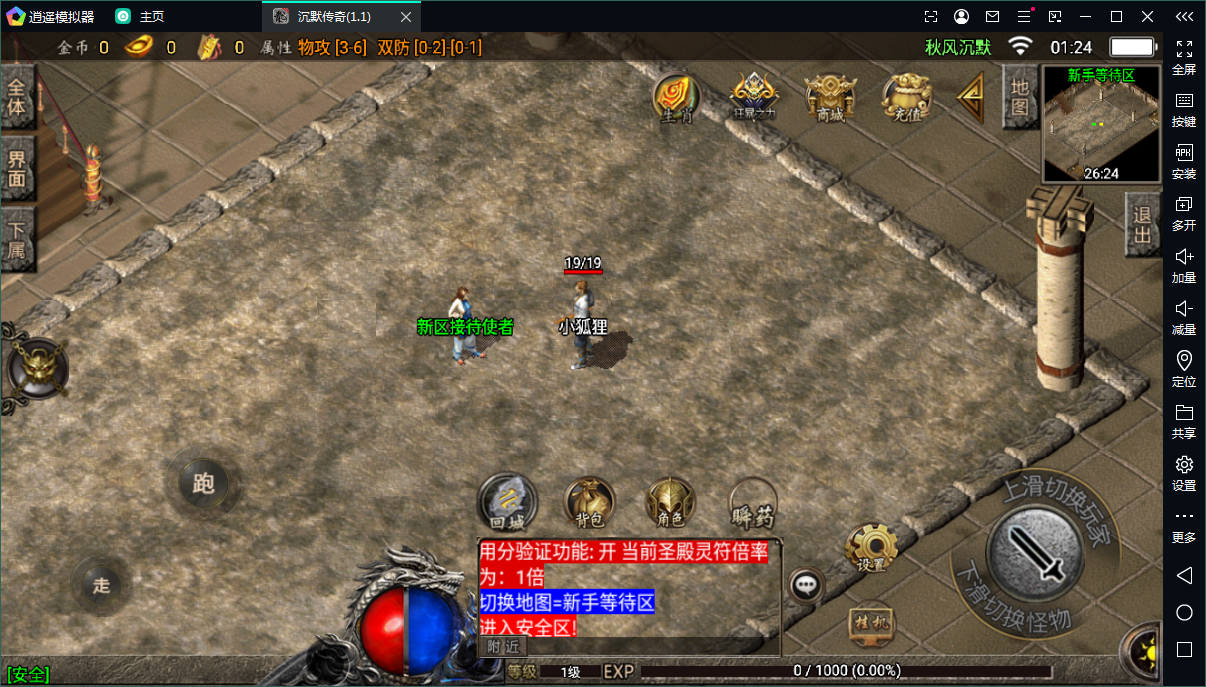Select the 下属 side tab
This screenshot has height=687, width=1206.
coord(18,240)
